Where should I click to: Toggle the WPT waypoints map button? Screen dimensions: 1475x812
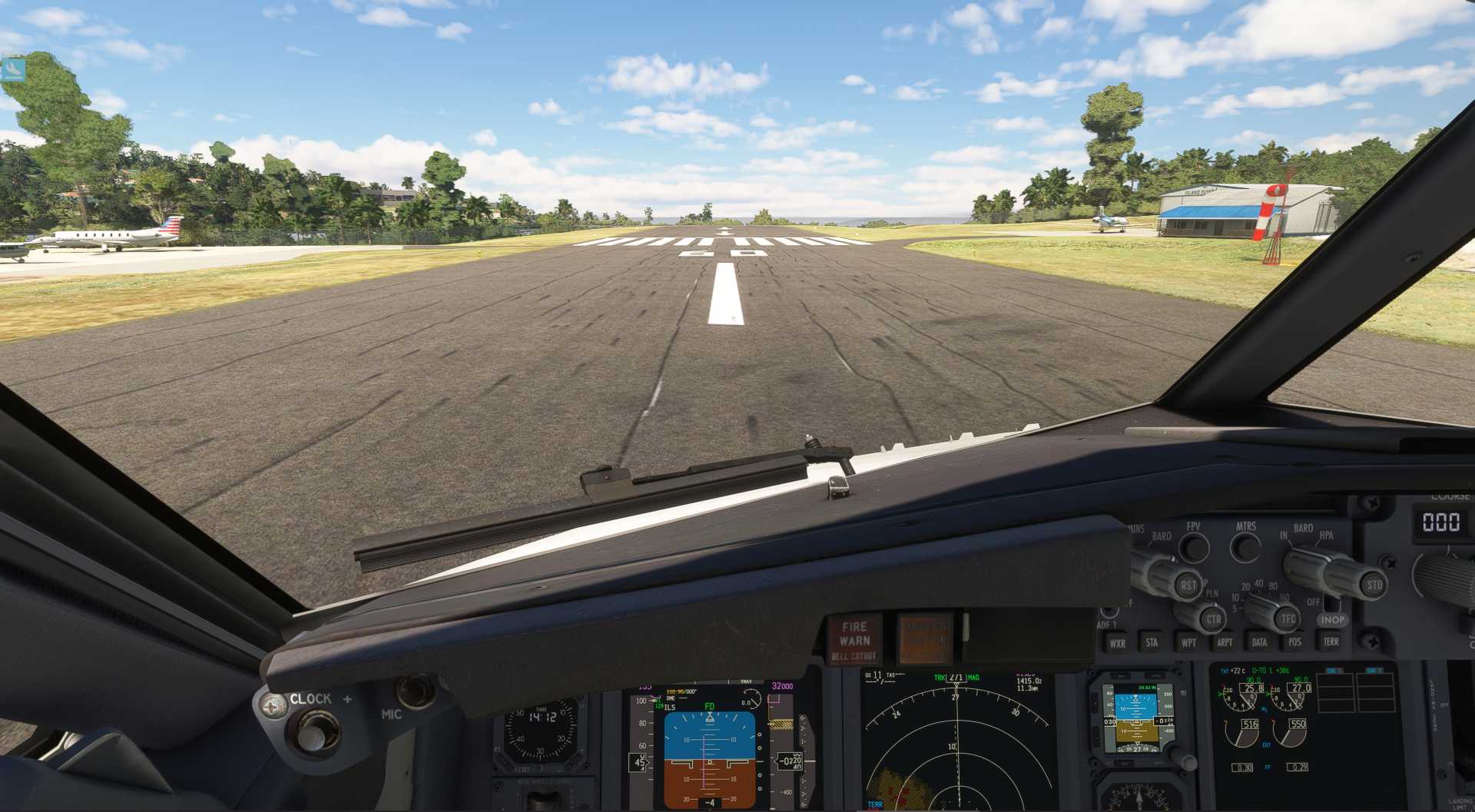pyautogui.click(x=1188, y=642)
